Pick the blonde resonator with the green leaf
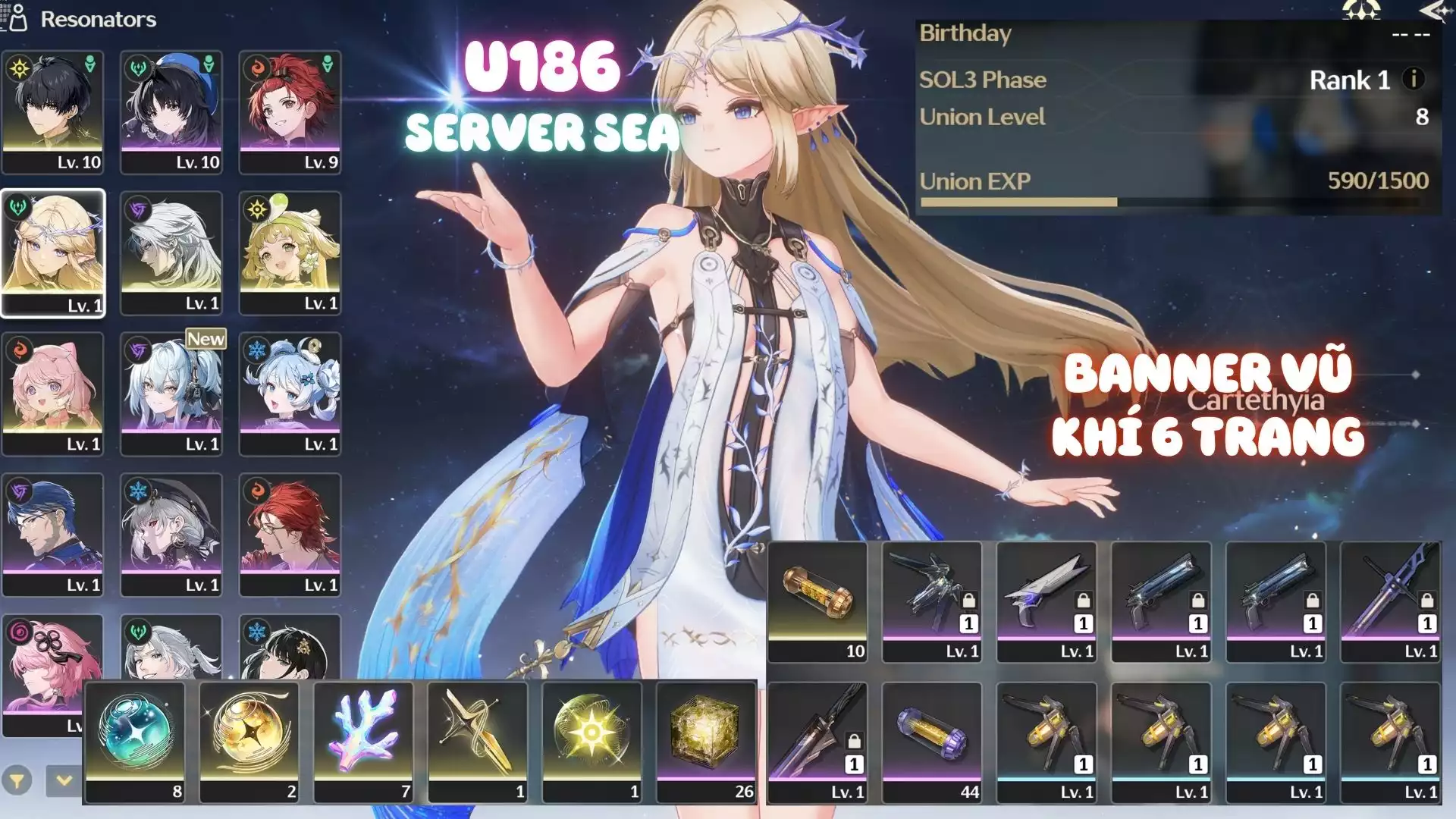The image size is (1456, 819). [x=290, y=253]
